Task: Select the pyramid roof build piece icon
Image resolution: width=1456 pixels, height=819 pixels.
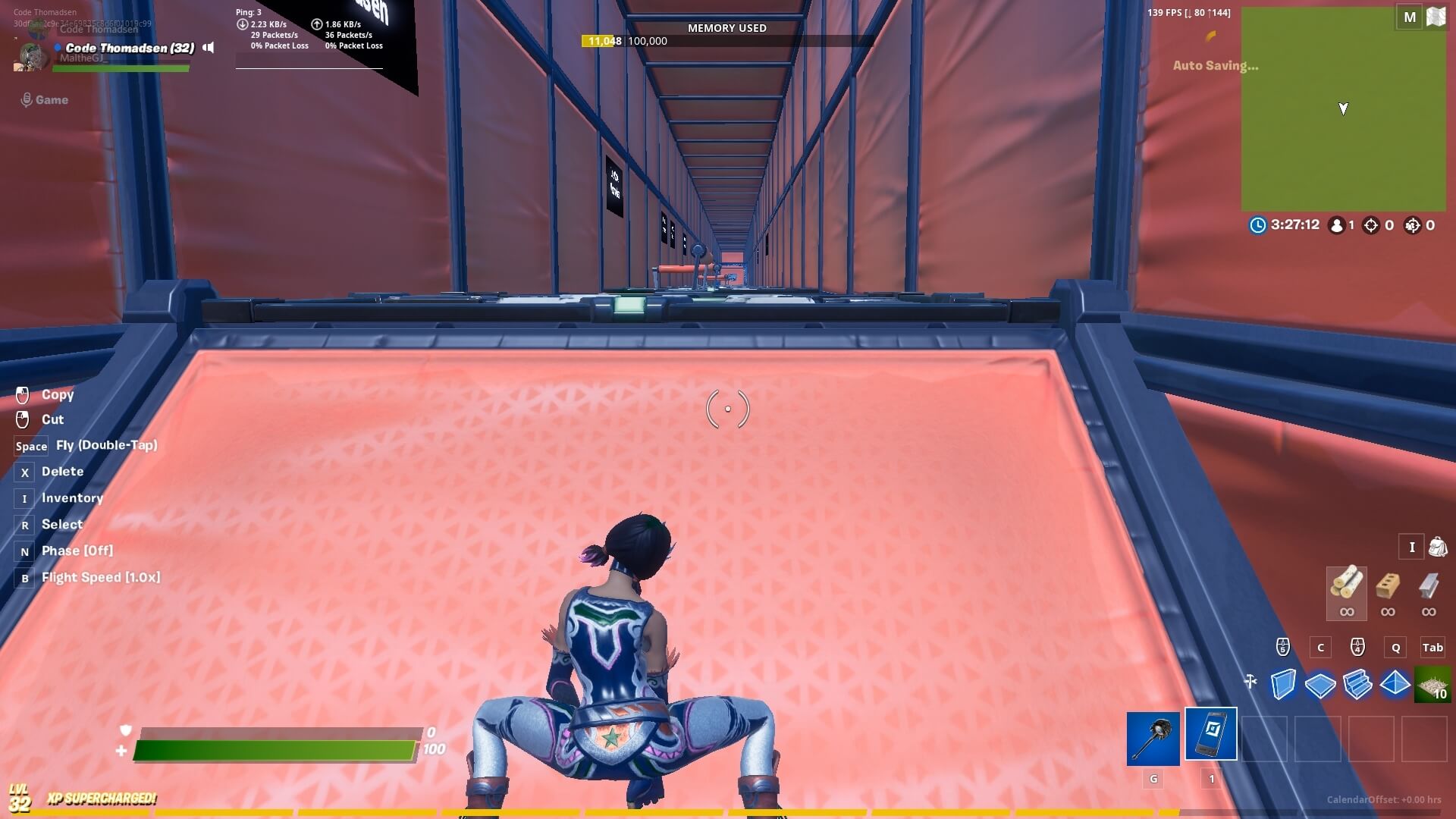Action: coord(1396,685)
